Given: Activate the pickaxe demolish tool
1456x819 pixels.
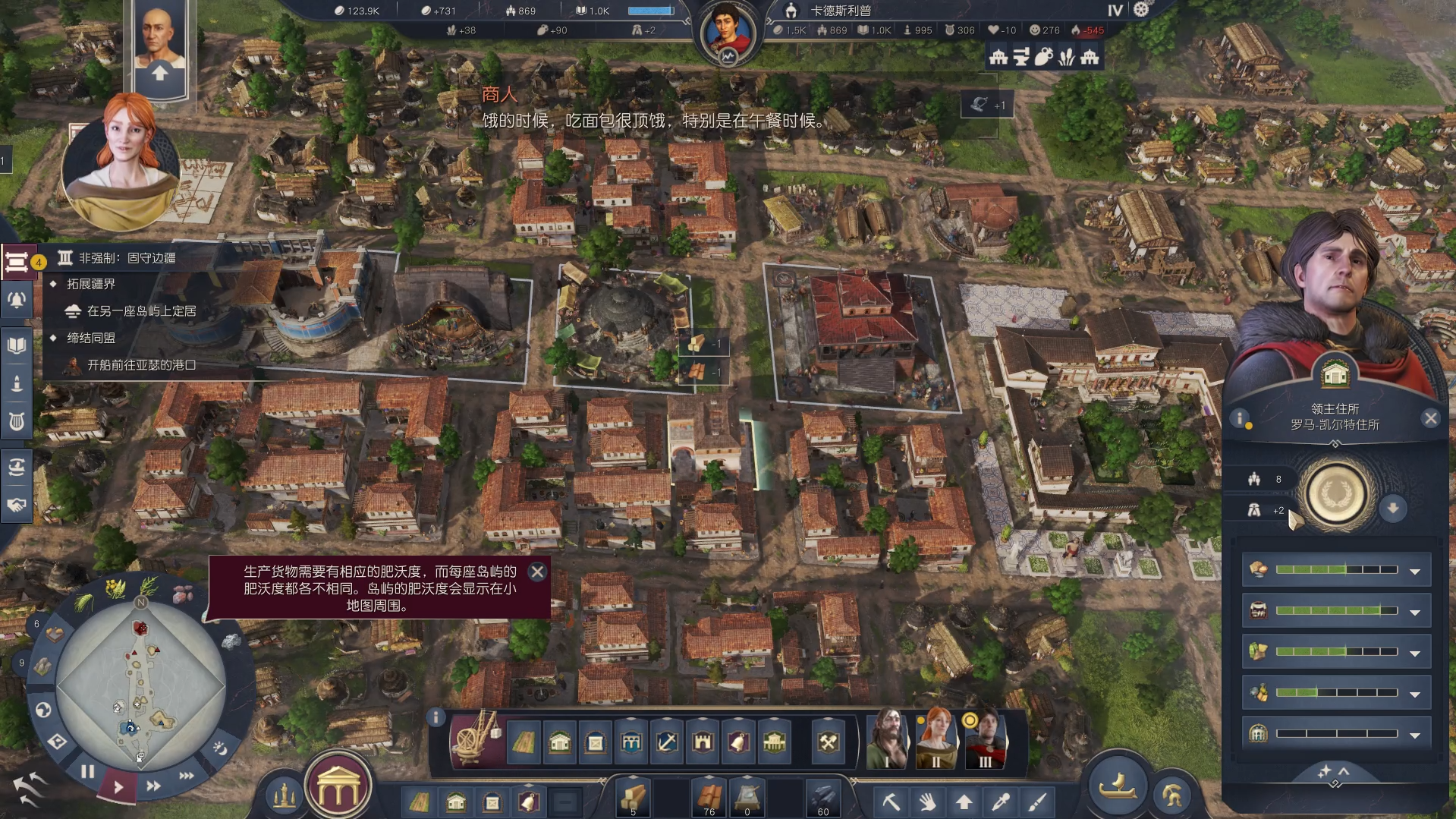Looking at the screenshot, I should tap(891, 802).
